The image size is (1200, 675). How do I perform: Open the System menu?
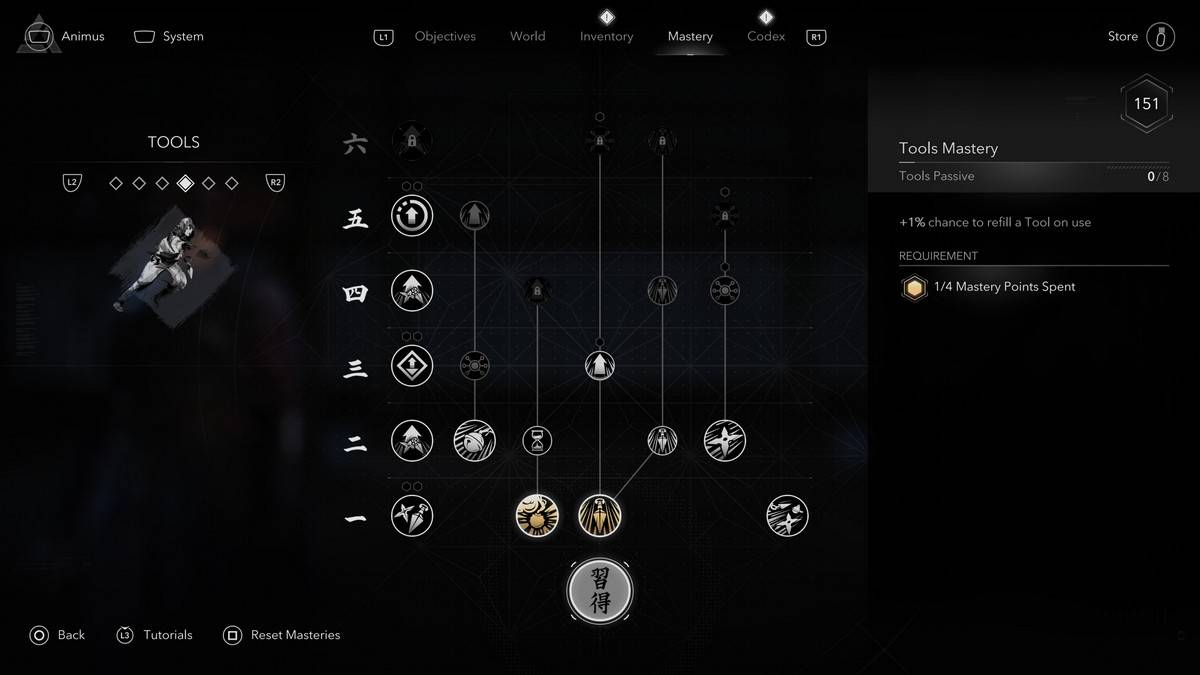click(169, 36)
